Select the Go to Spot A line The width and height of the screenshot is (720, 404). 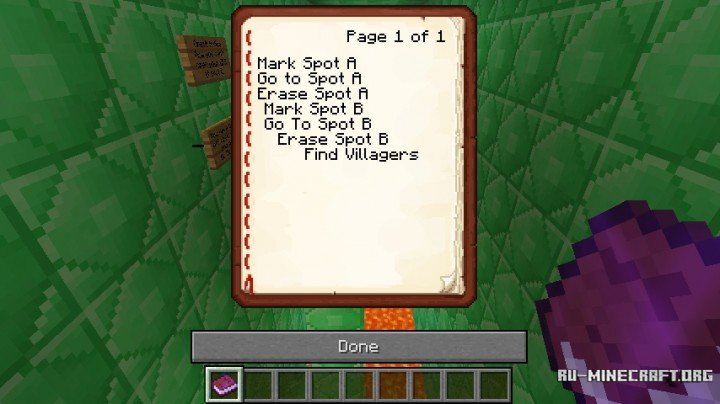(x=309, y=78)
